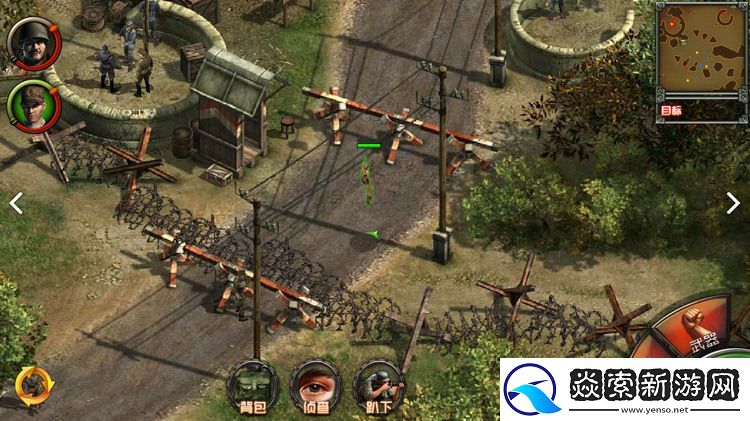Viewport: 750px width, 421px height.
Task: Show the mission objectives (目标)
Action: pos(672,111)
